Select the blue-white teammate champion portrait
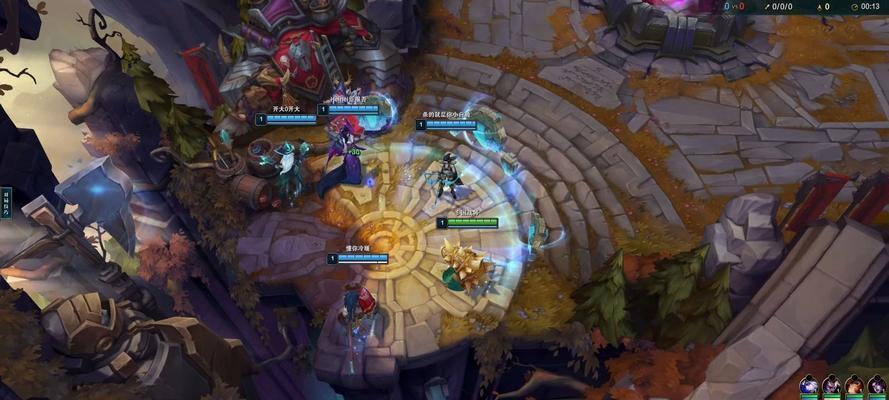Image resolution: width=889 pixels, height=400 pixels. tap(809, 386)
